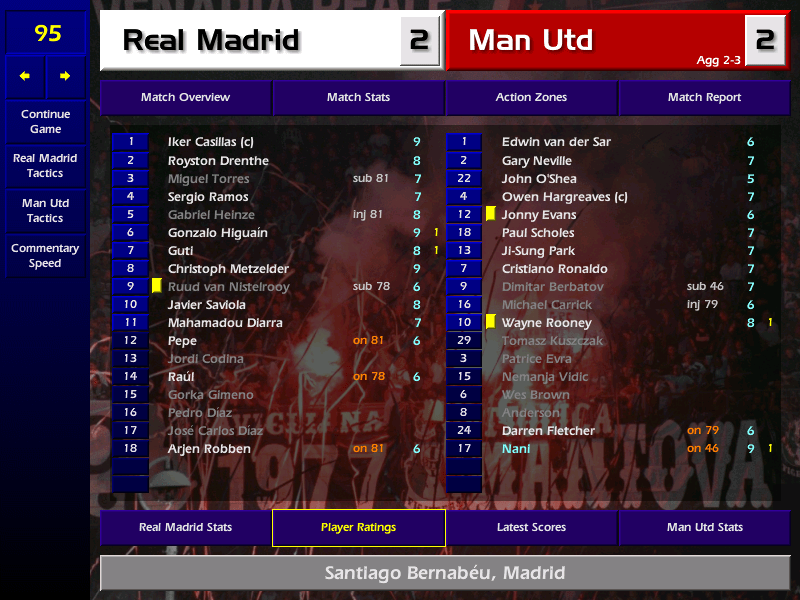This screenshot has width=800, height=600.
Task: Click Continue Game button
Action: pyautogui.click(x=45, y=122)
